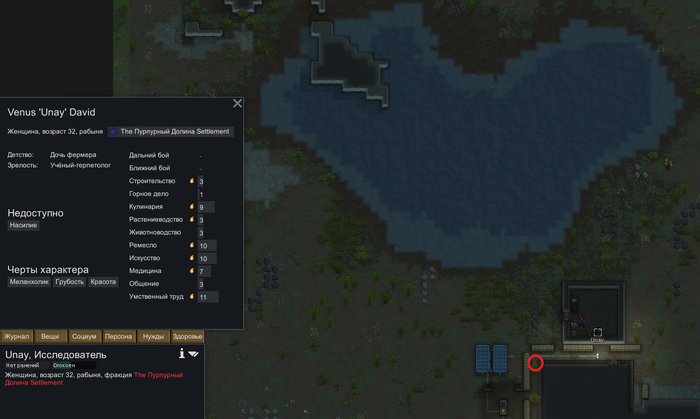
Task: Open the Нужды tab
Action: pyautogui.click(x=153, y=337)
